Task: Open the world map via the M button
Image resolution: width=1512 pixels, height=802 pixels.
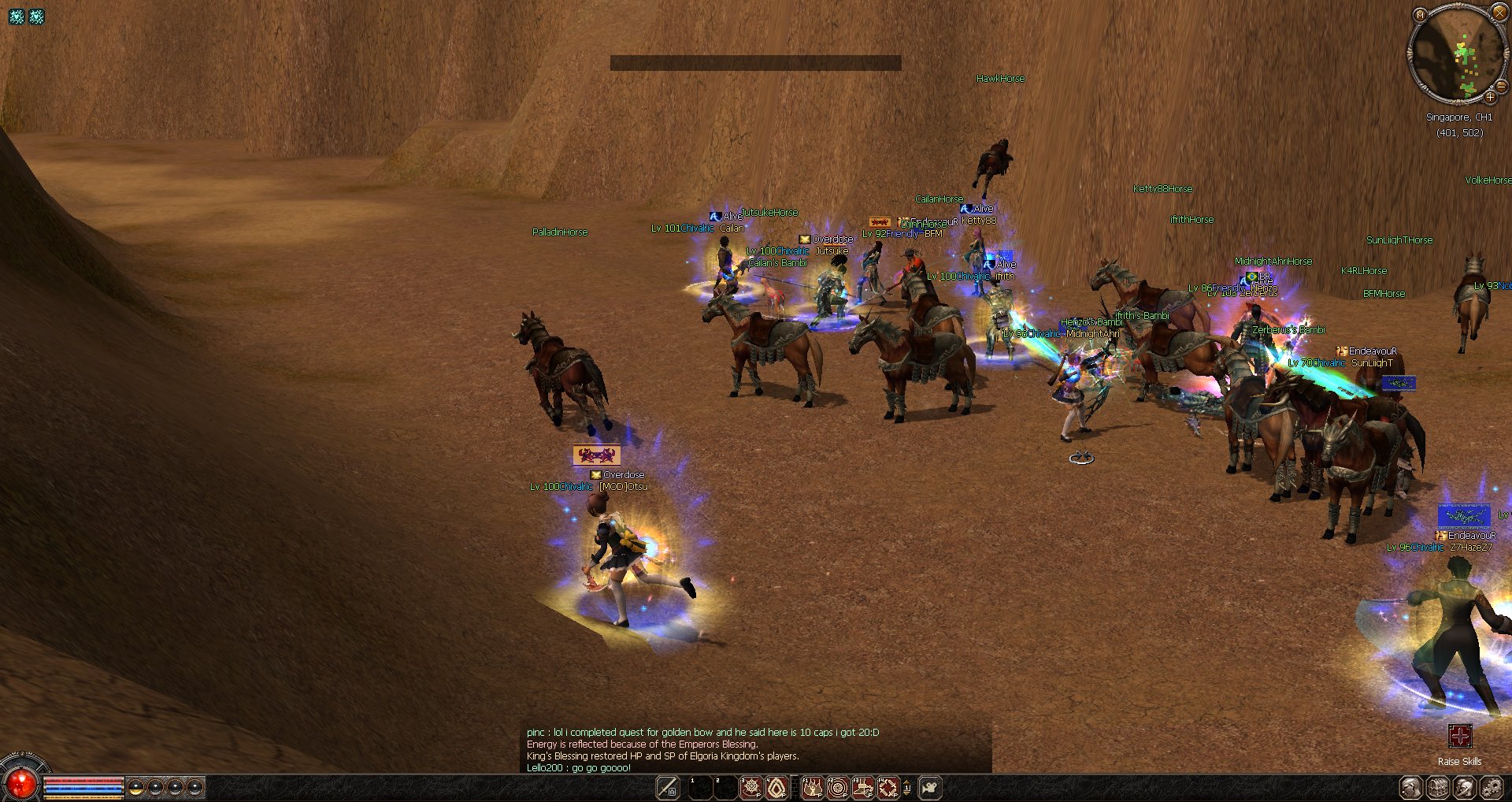Action: [1420, 15]
